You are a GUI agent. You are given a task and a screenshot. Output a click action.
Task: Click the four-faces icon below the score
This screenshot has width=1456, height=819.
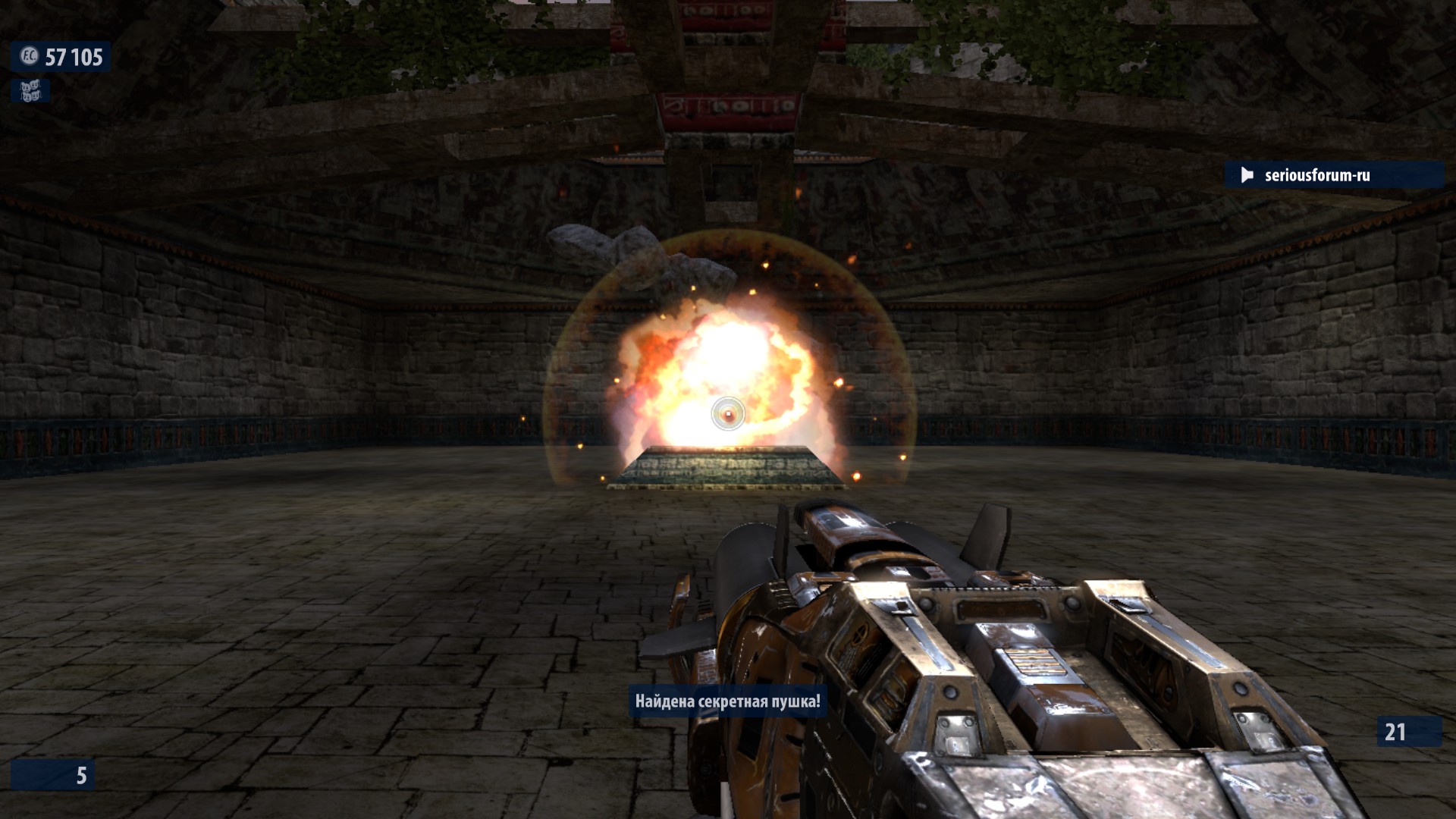click(x=30, y=92)
